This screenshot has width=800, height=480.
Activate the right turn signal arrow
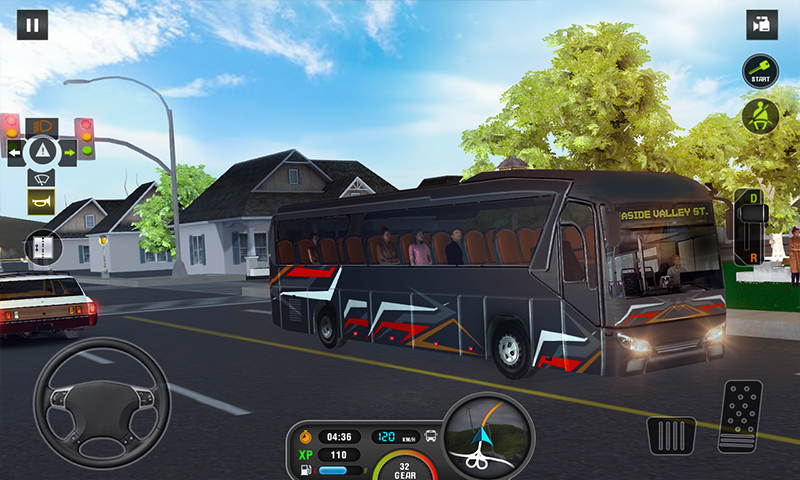69,153
